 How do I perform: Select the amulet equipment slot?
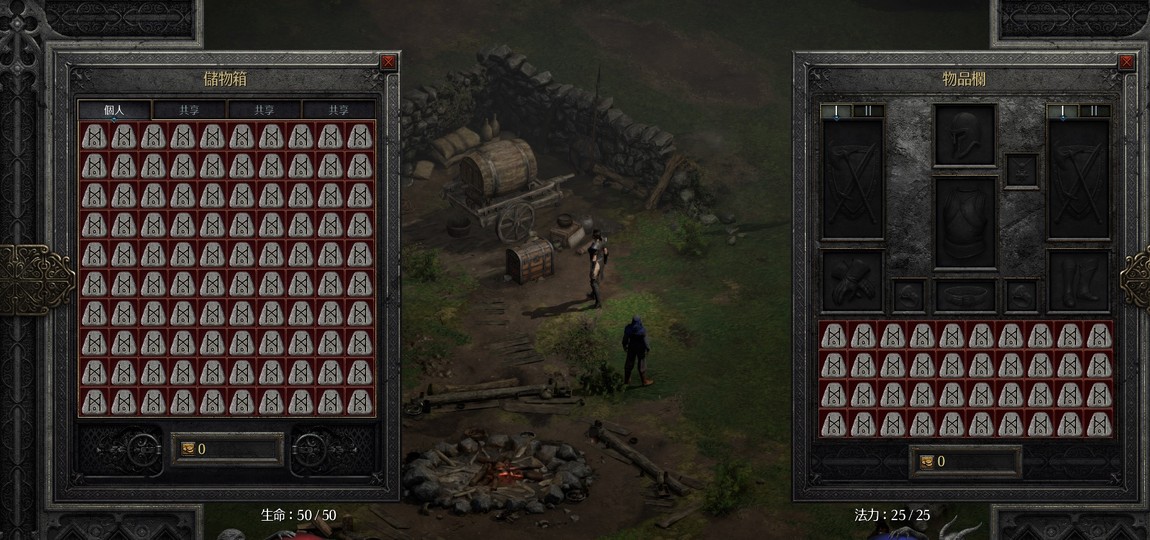[1021, 171]
